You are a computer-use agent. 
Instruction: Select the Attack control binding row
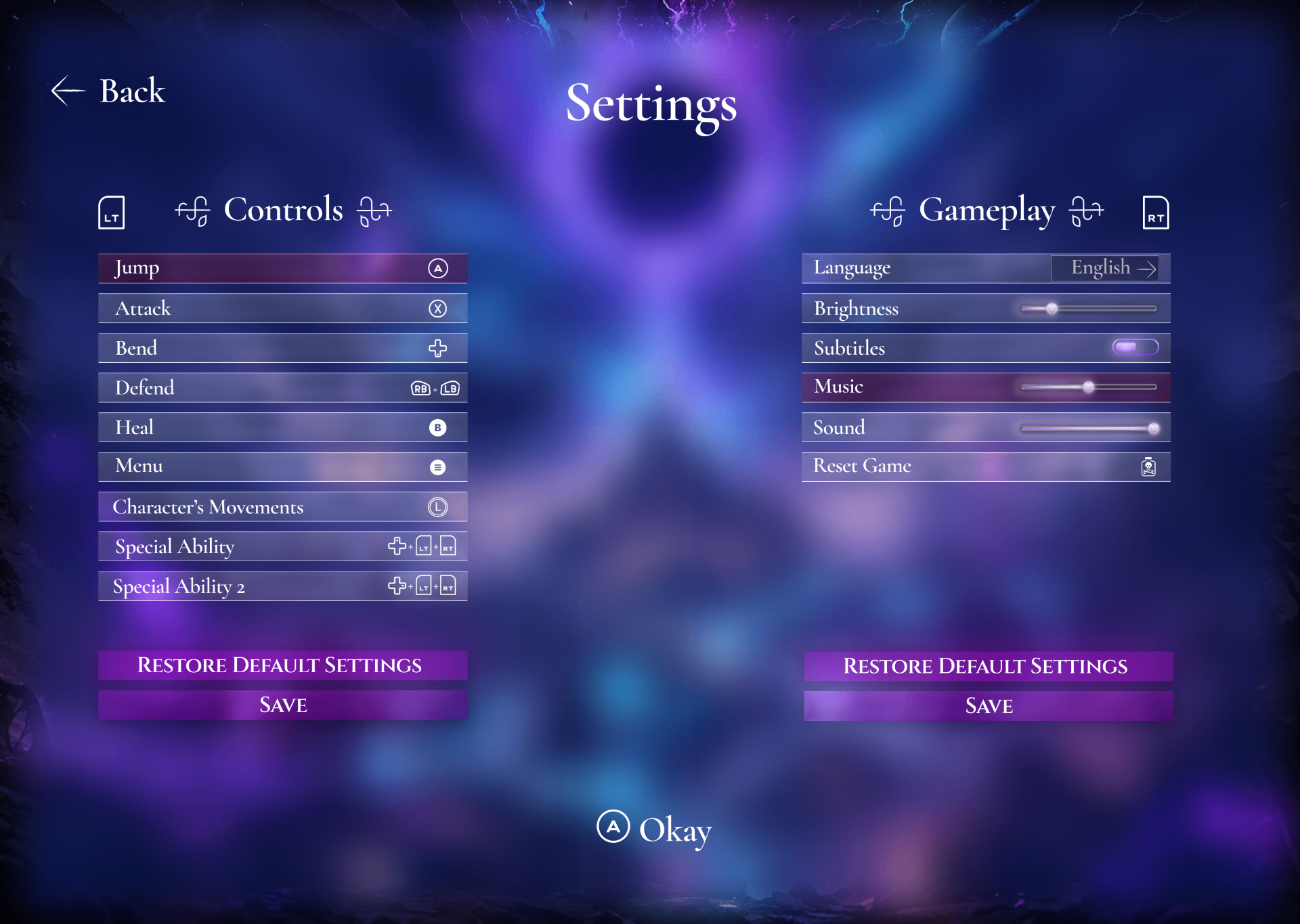coord(282,309)
